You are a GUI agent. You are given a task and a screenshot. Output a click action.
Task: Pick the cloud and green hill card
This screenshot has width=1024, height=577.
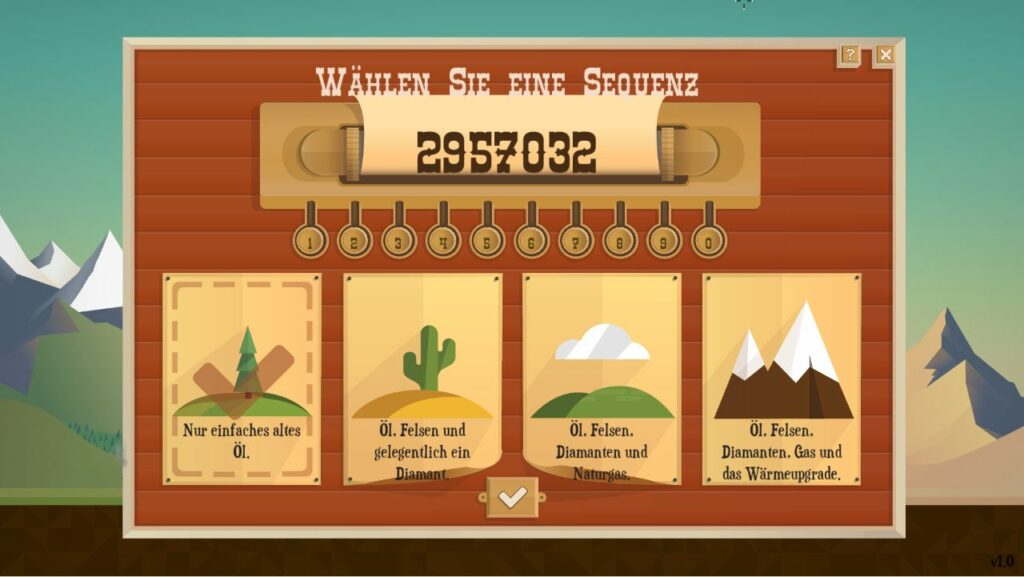pos(602,379)
